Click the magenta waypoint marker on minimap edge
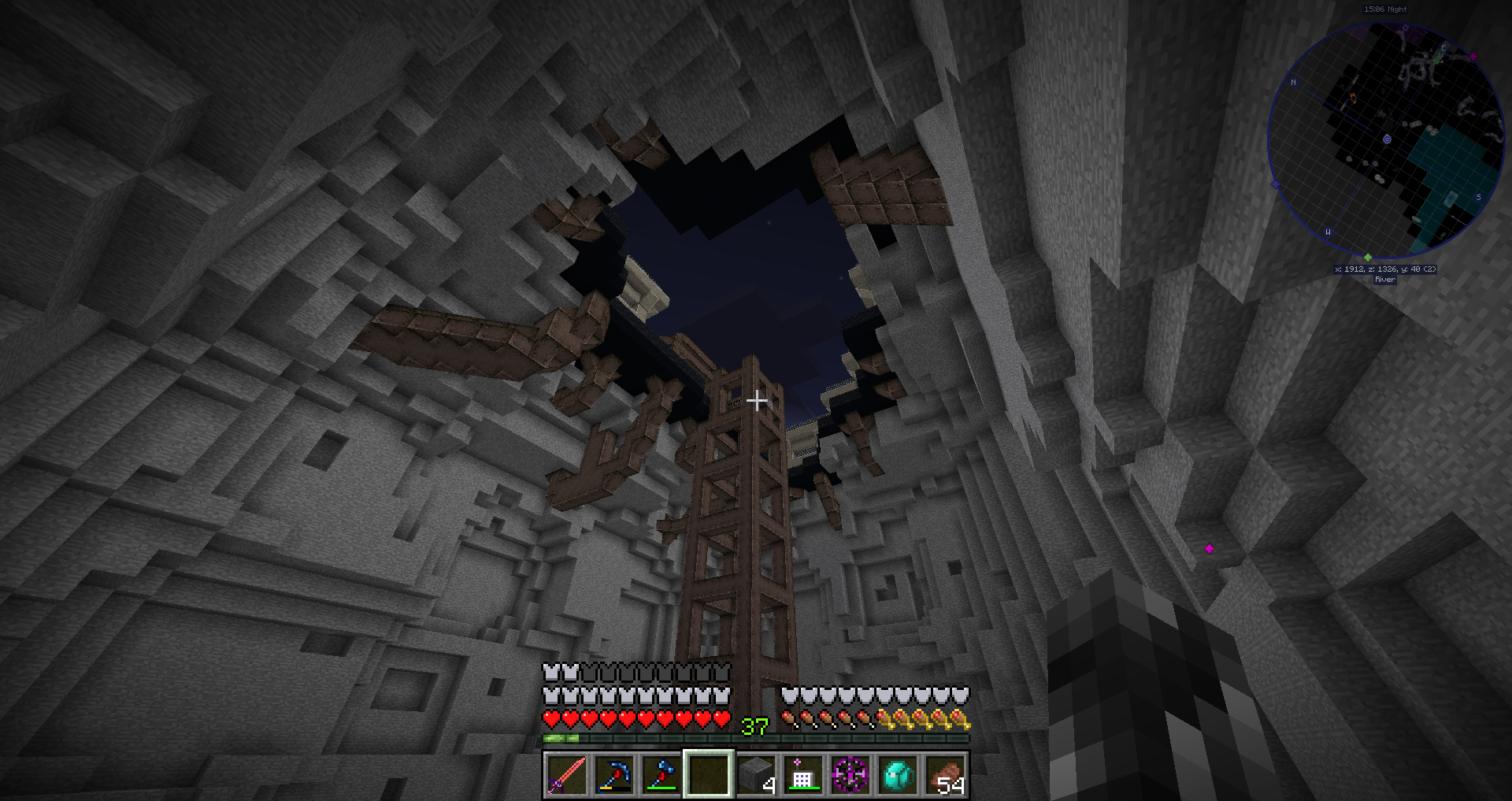Screen dimensions: 1512x801 pyautogui.click(x=1473, y=57)
